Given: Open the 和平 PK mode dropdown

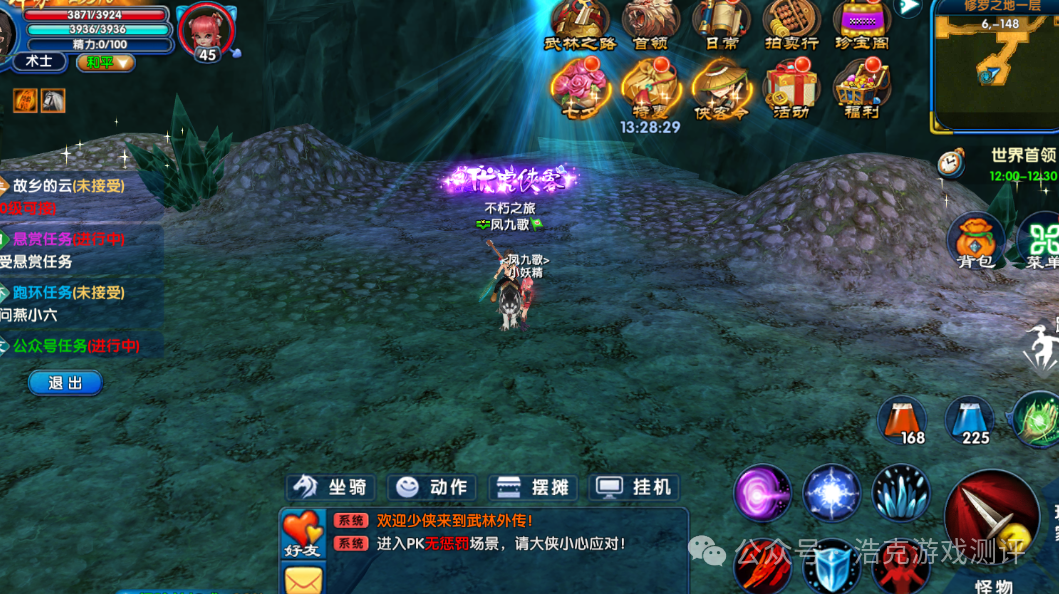Looking at the screenshot, I should pyautogui.click(x=105, y=62).
